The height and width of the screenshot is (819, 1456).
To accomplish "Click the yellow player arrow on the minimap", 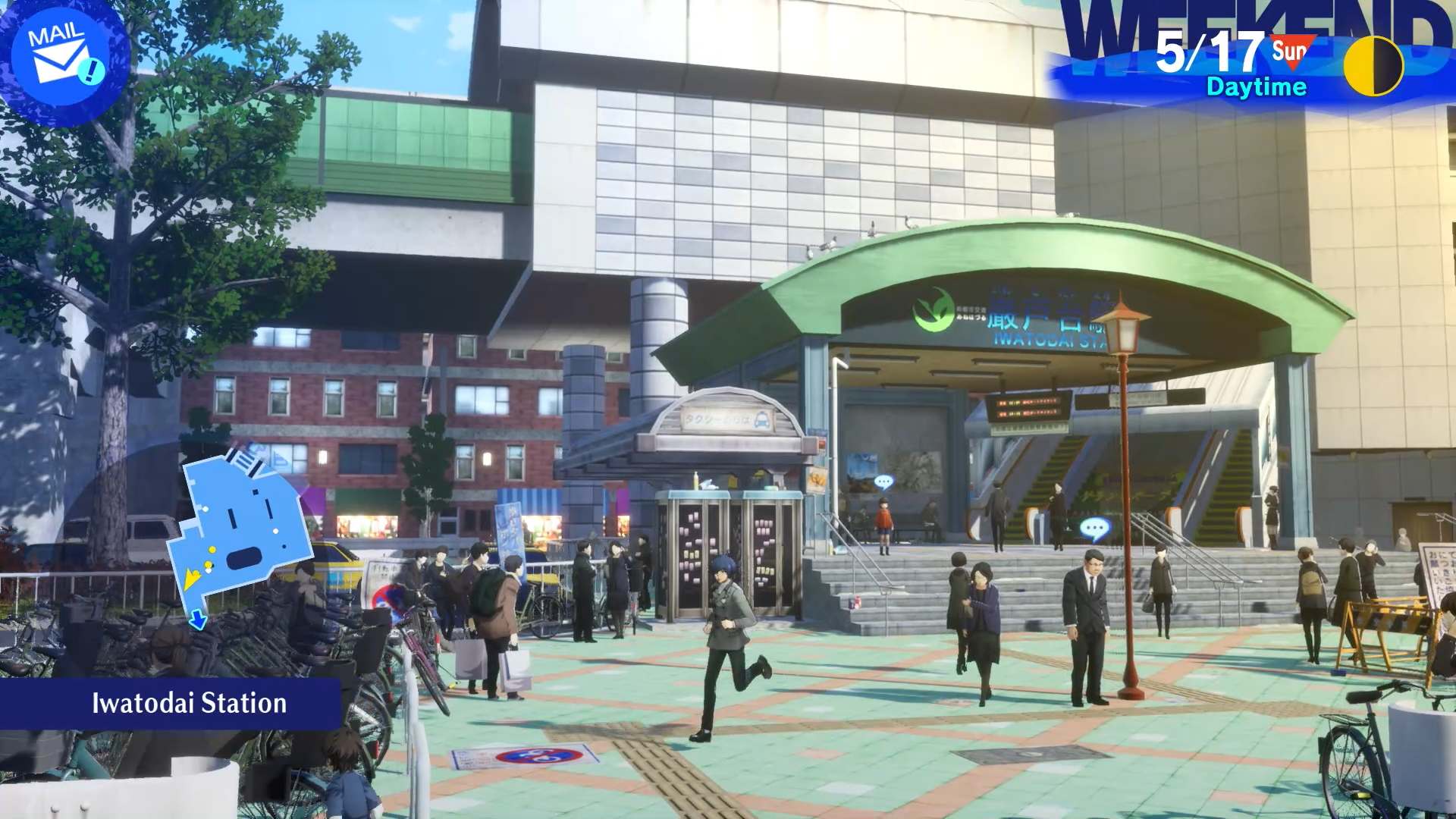I will point(192,576).
